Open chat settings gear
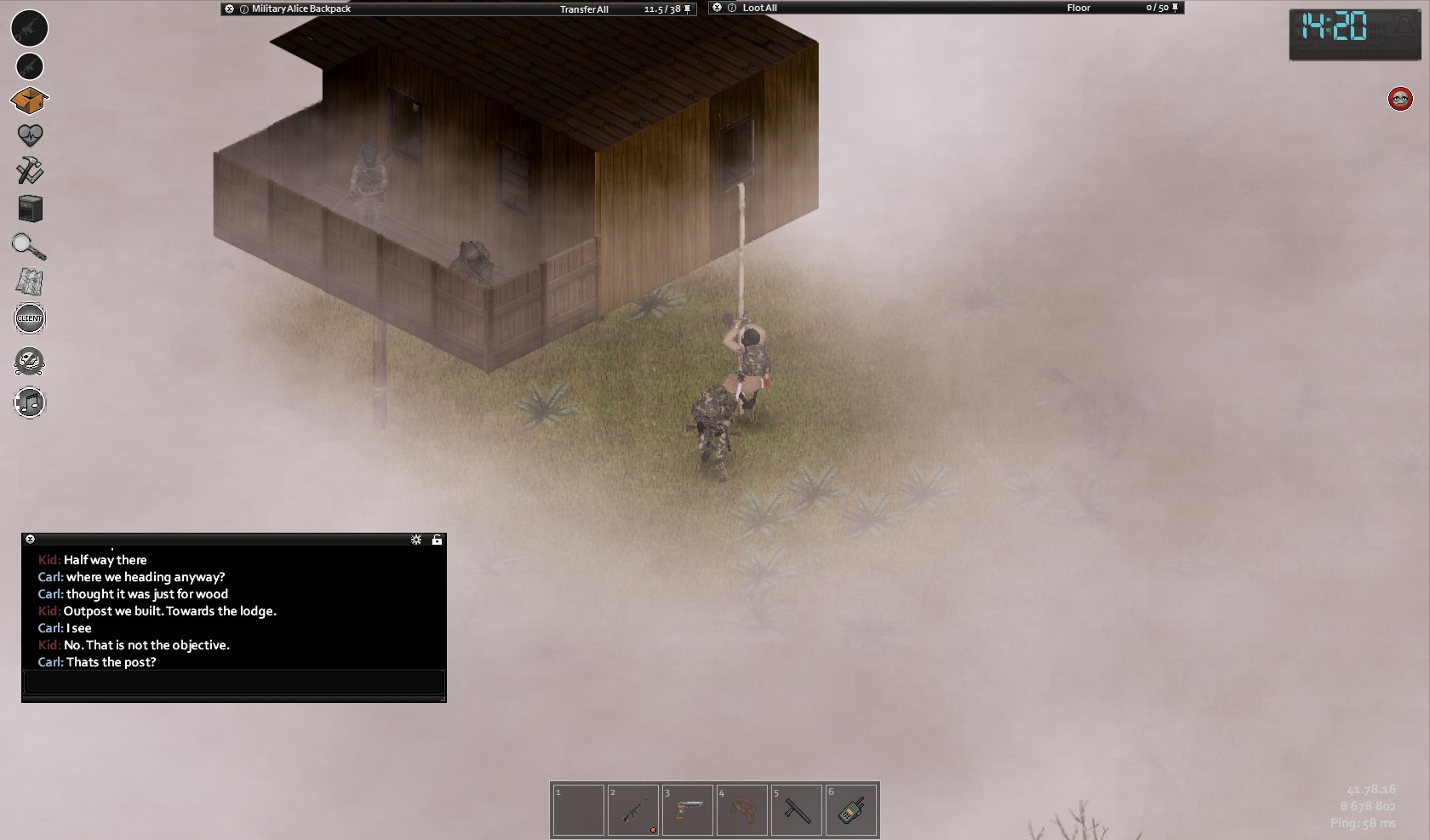The image size is (1430, 840). (x=416, y=540)
